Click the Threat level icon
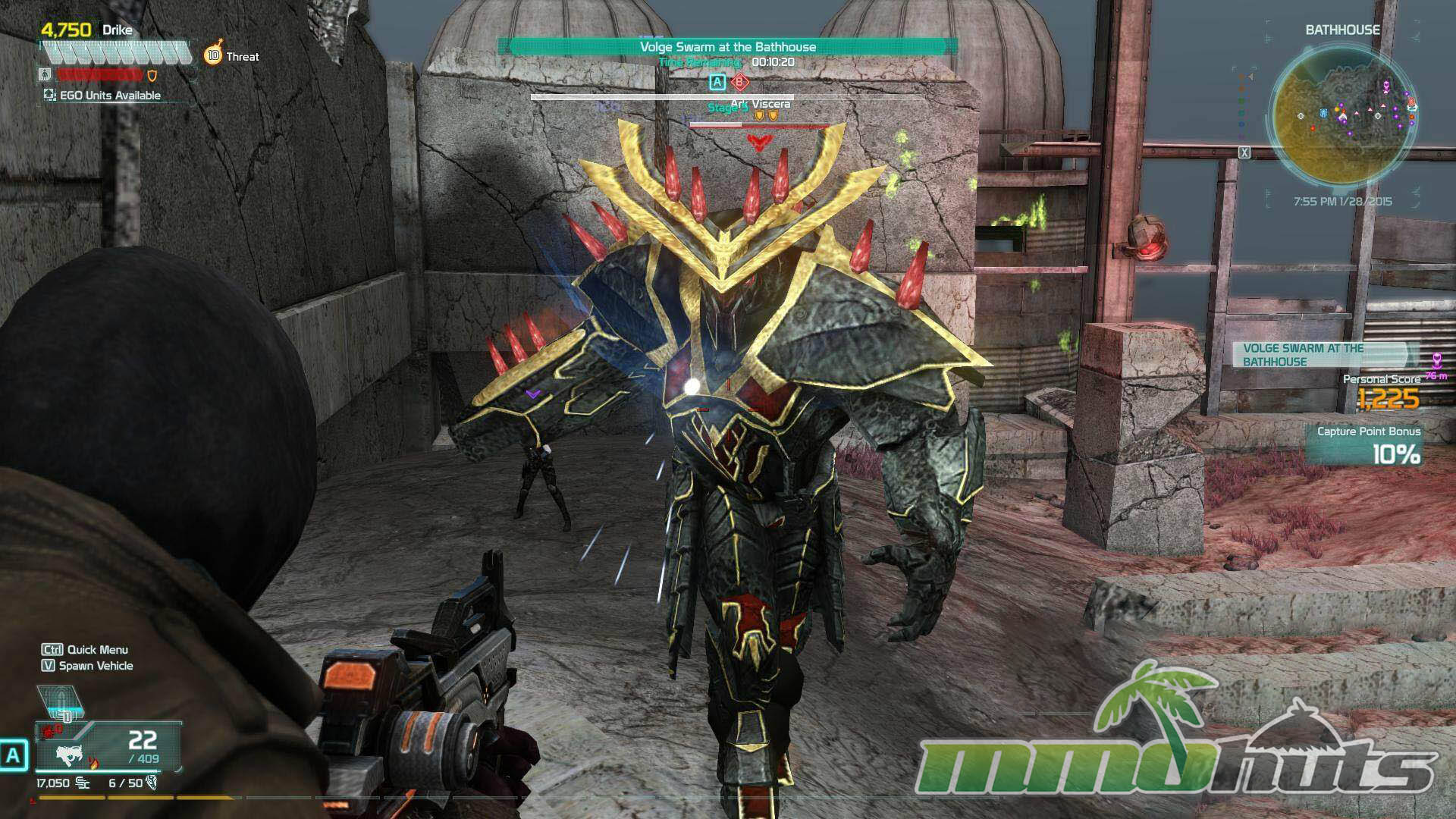This screenshot has width=1456, height=819. [213, 55]
